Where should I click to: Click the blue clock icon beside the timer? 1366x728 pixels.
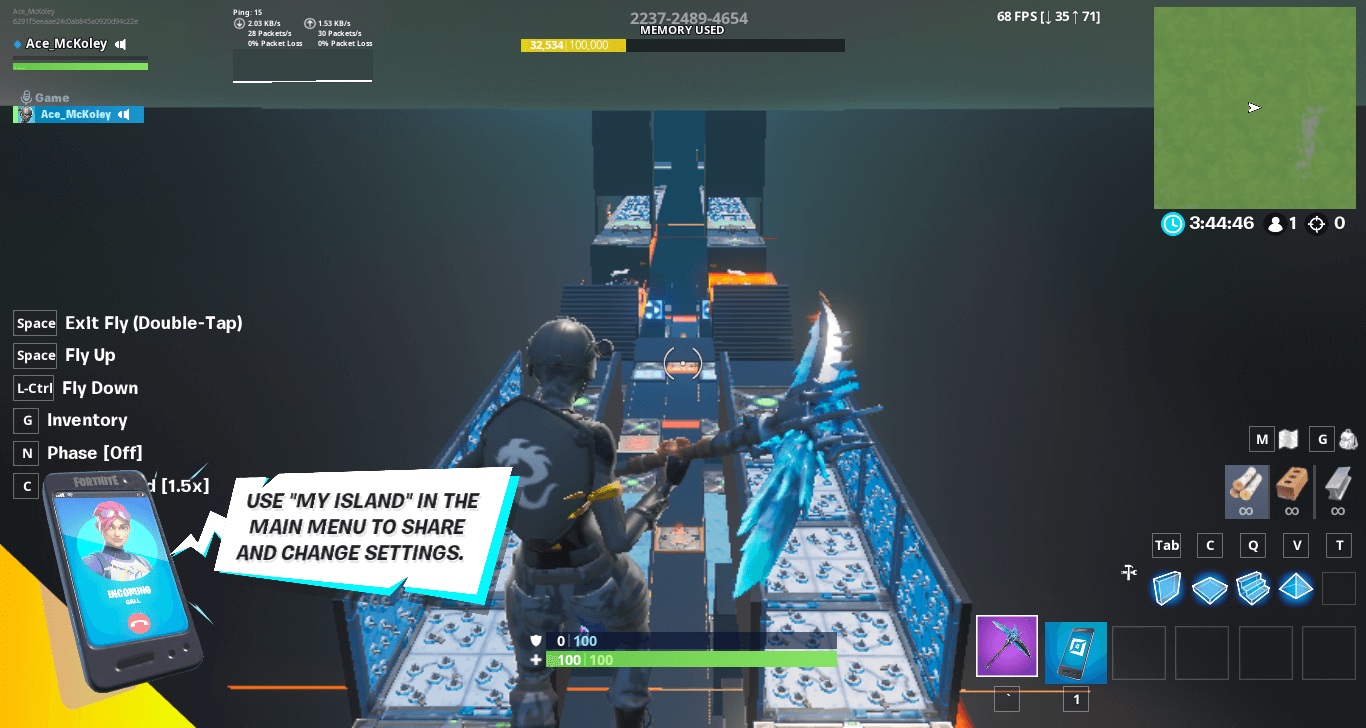click(1172, 224)
